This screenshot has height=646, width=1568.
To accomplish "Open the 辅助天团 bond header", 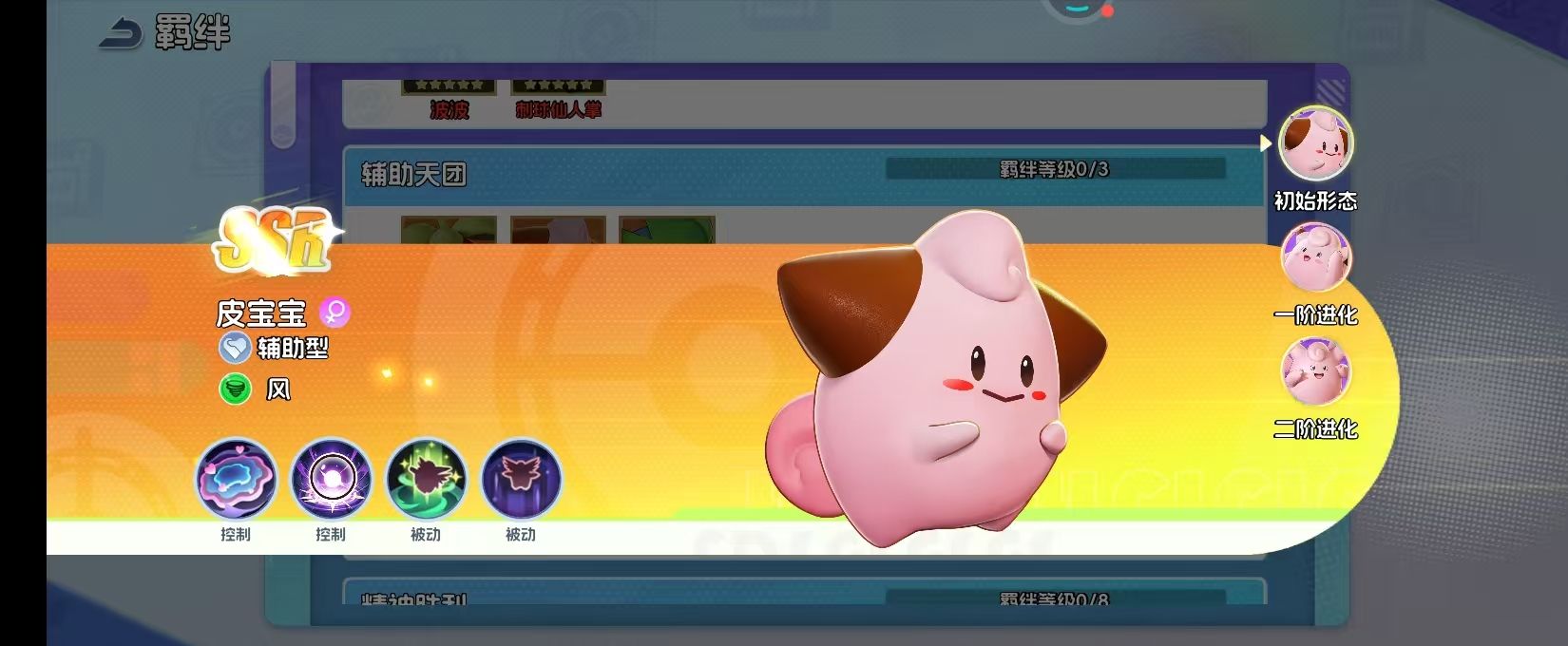I will tap(413, 175).
